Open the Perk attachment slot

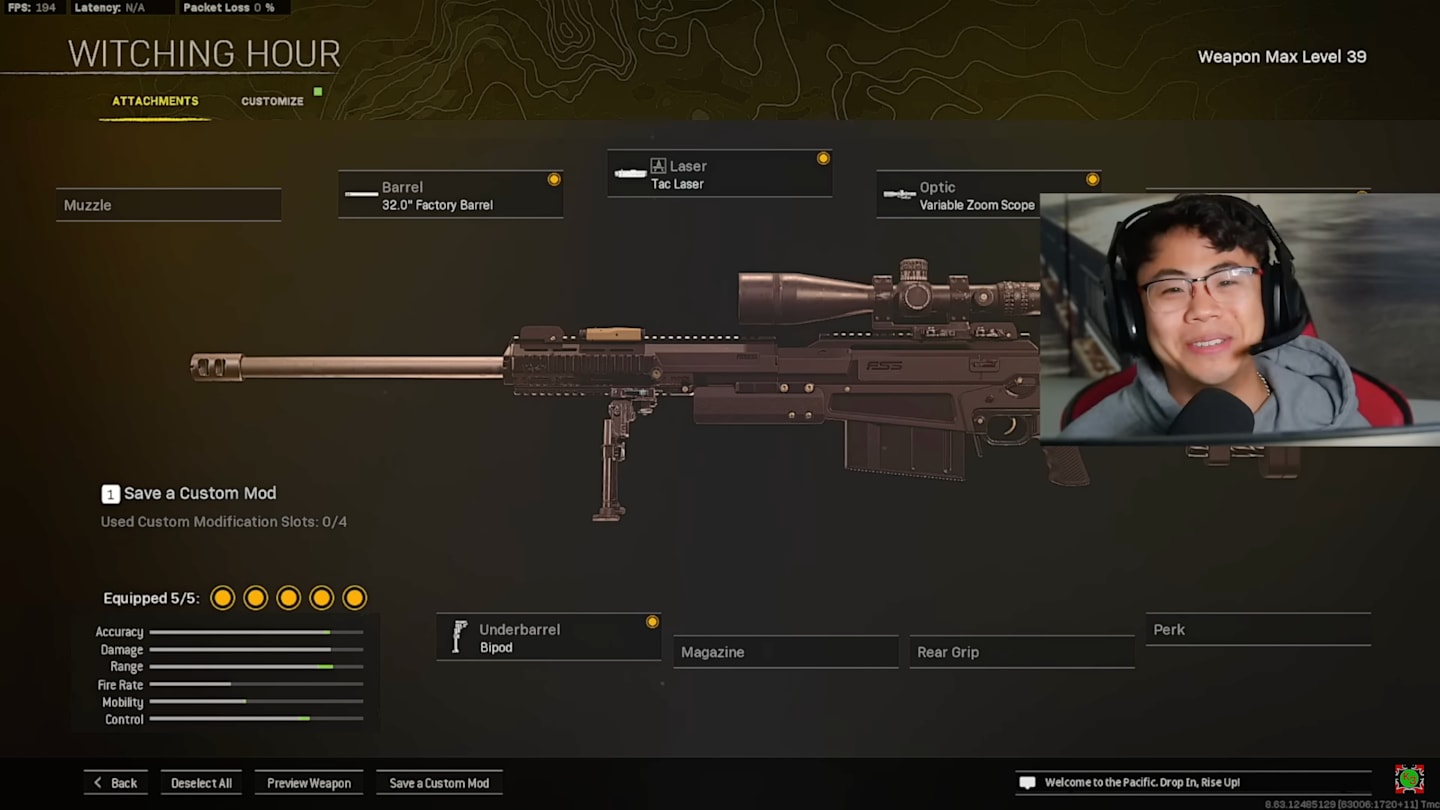tap(1257, 630)
